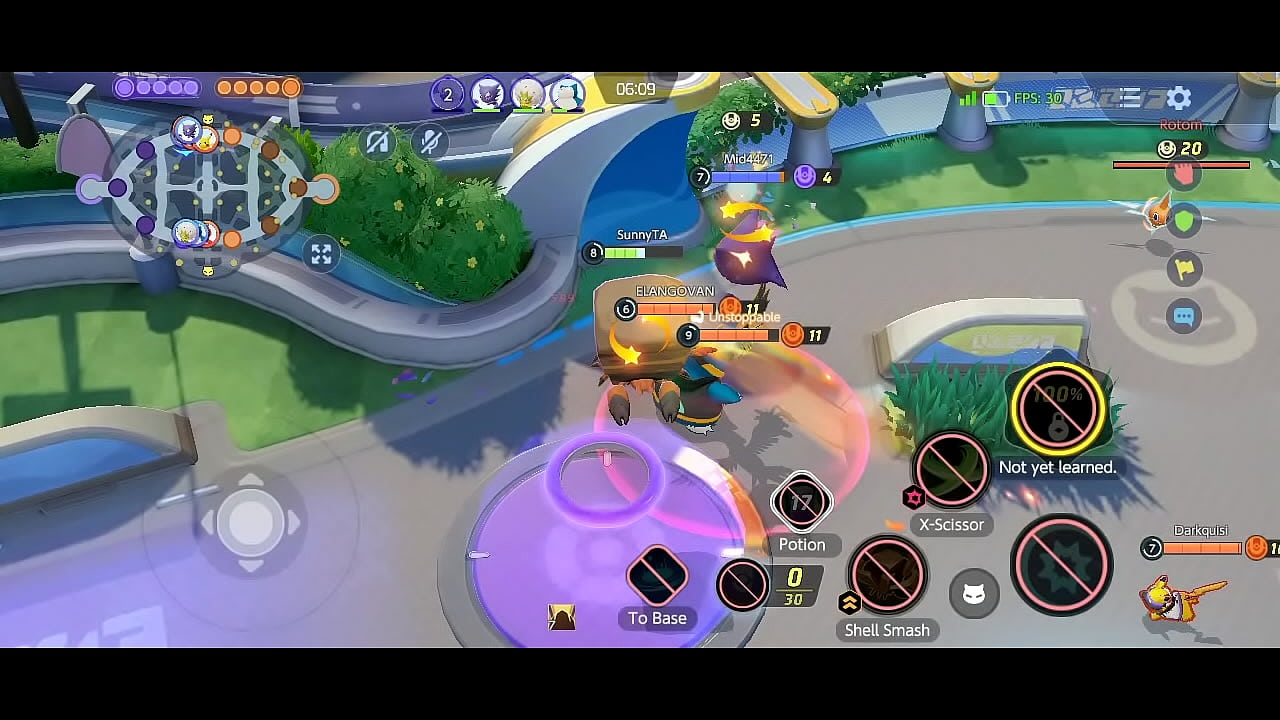1280x720 pixels.
Task: Return to base with To Base button
Action: click(657, 576)
